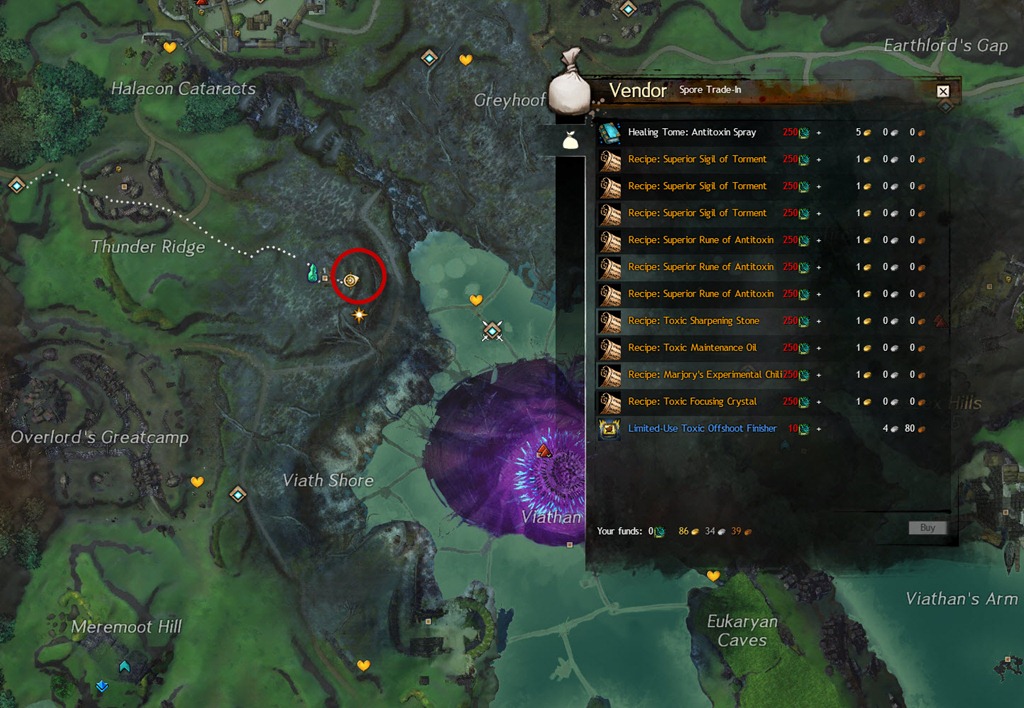
Task: Choose Limited-Use Toxic Offshoot Finisher
Action: (702, 429)
